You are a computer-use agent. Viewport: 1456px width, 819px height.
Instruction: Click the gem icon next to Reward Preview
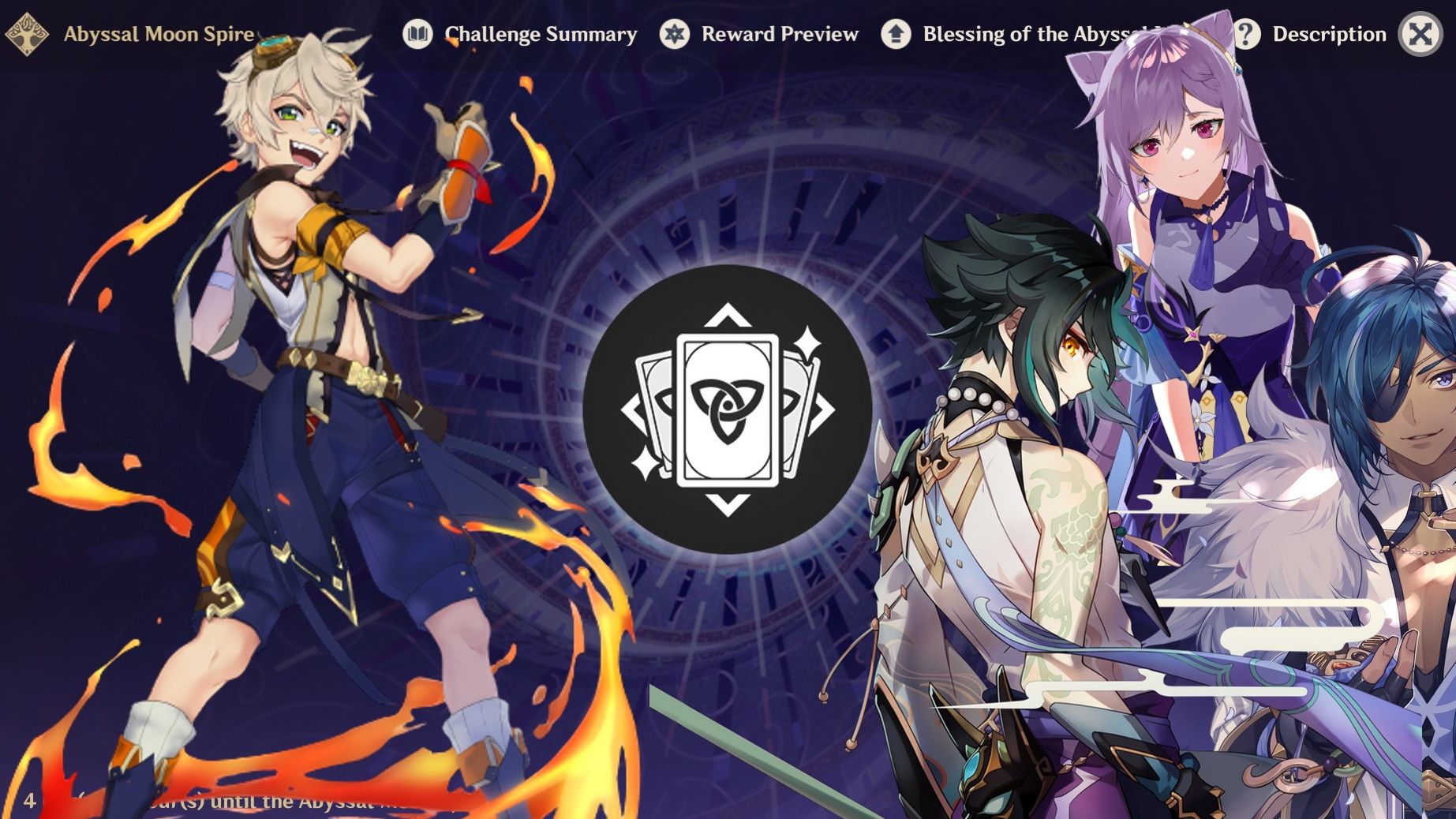click(x=675, y=34)
